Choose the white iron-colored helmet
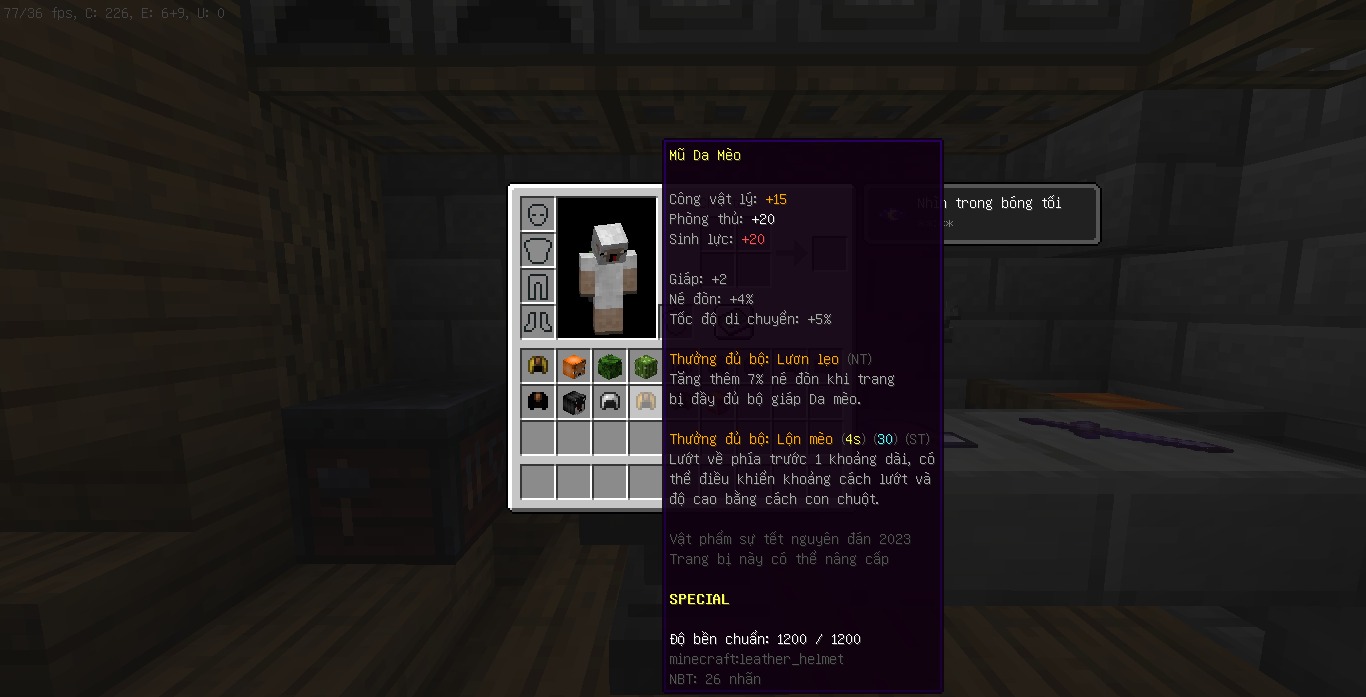Screen dimensions: 1366x697 [x=609, y=402]
